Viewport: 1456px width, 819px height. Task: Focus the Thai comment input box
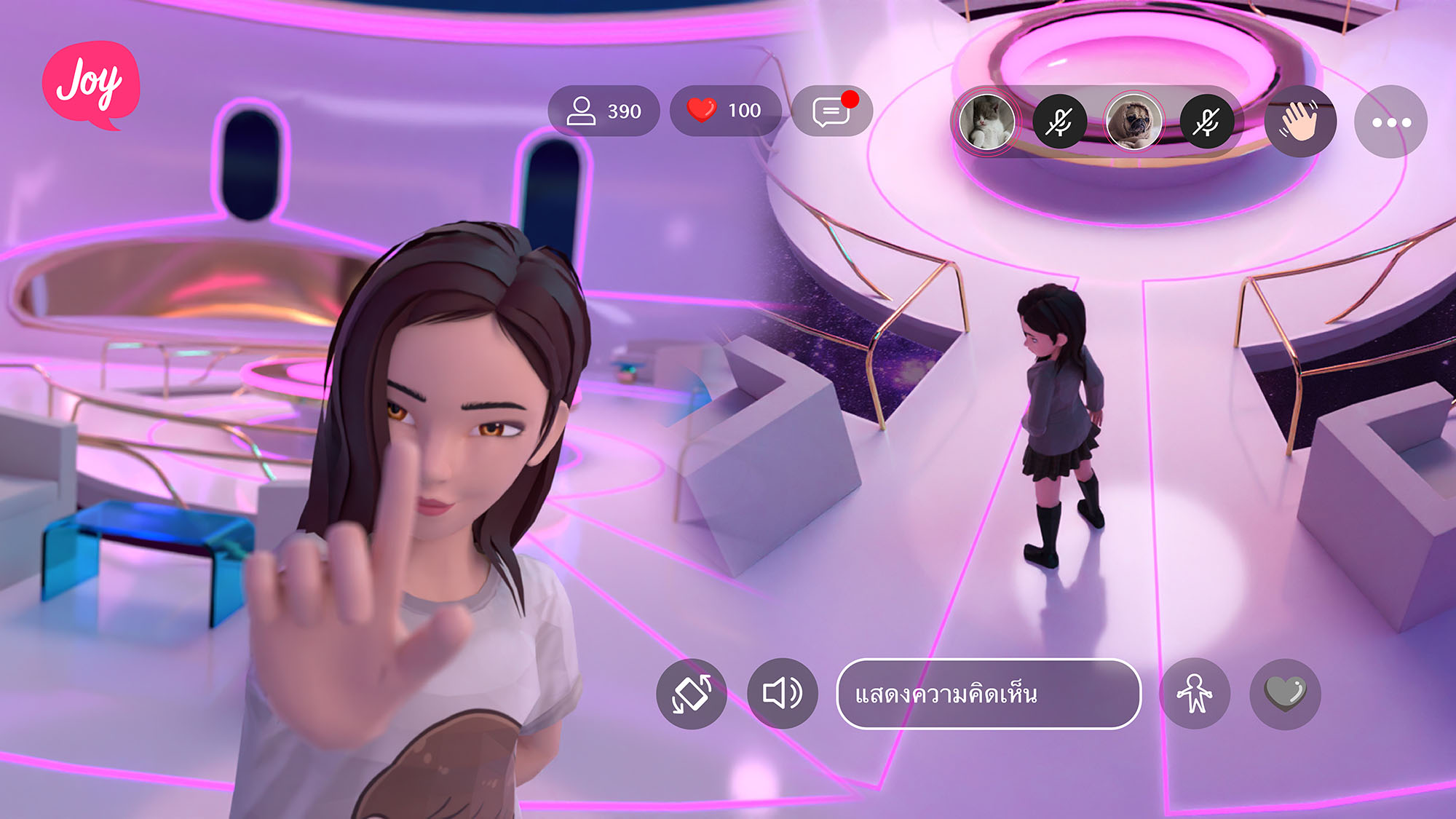tap(989, 694)
